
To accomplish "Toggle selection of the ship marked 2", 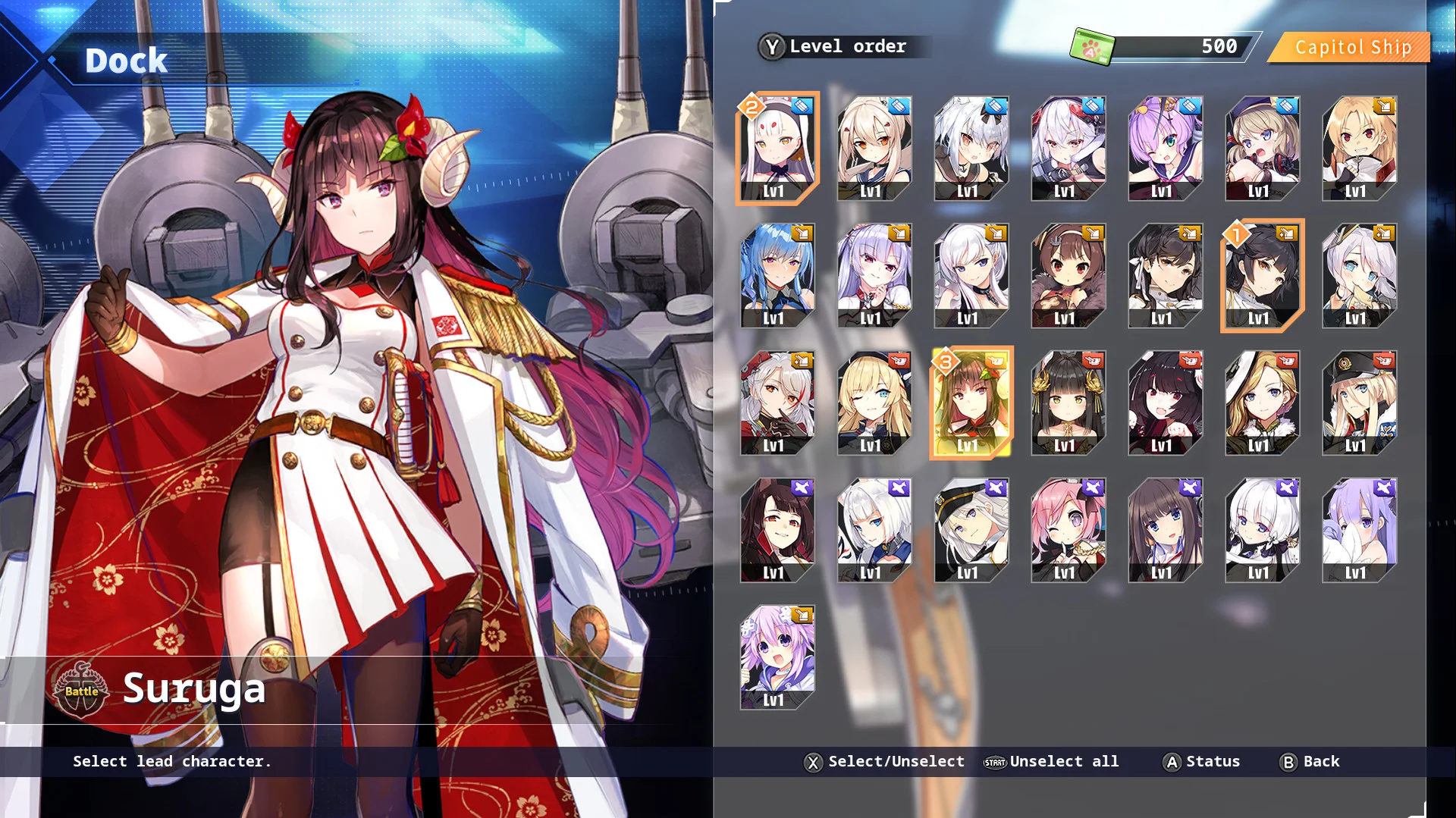I will [778, 149].
